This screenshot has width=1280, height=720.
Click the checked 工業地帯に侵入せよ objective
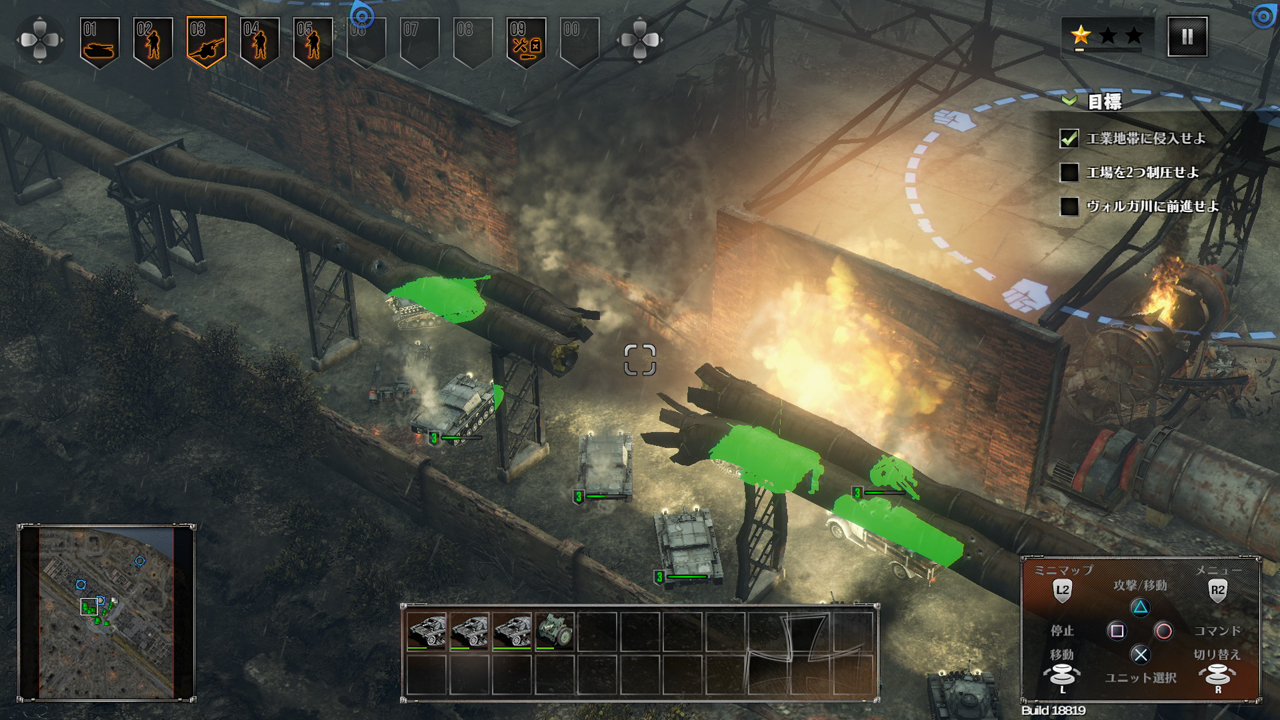tap(1070, 138)
